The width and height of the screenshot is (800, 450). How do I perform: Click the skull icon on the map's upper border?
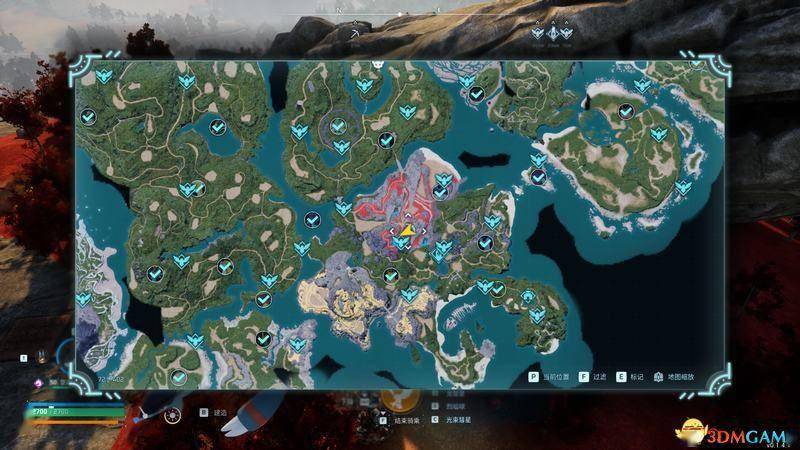(x=379, y=63)
